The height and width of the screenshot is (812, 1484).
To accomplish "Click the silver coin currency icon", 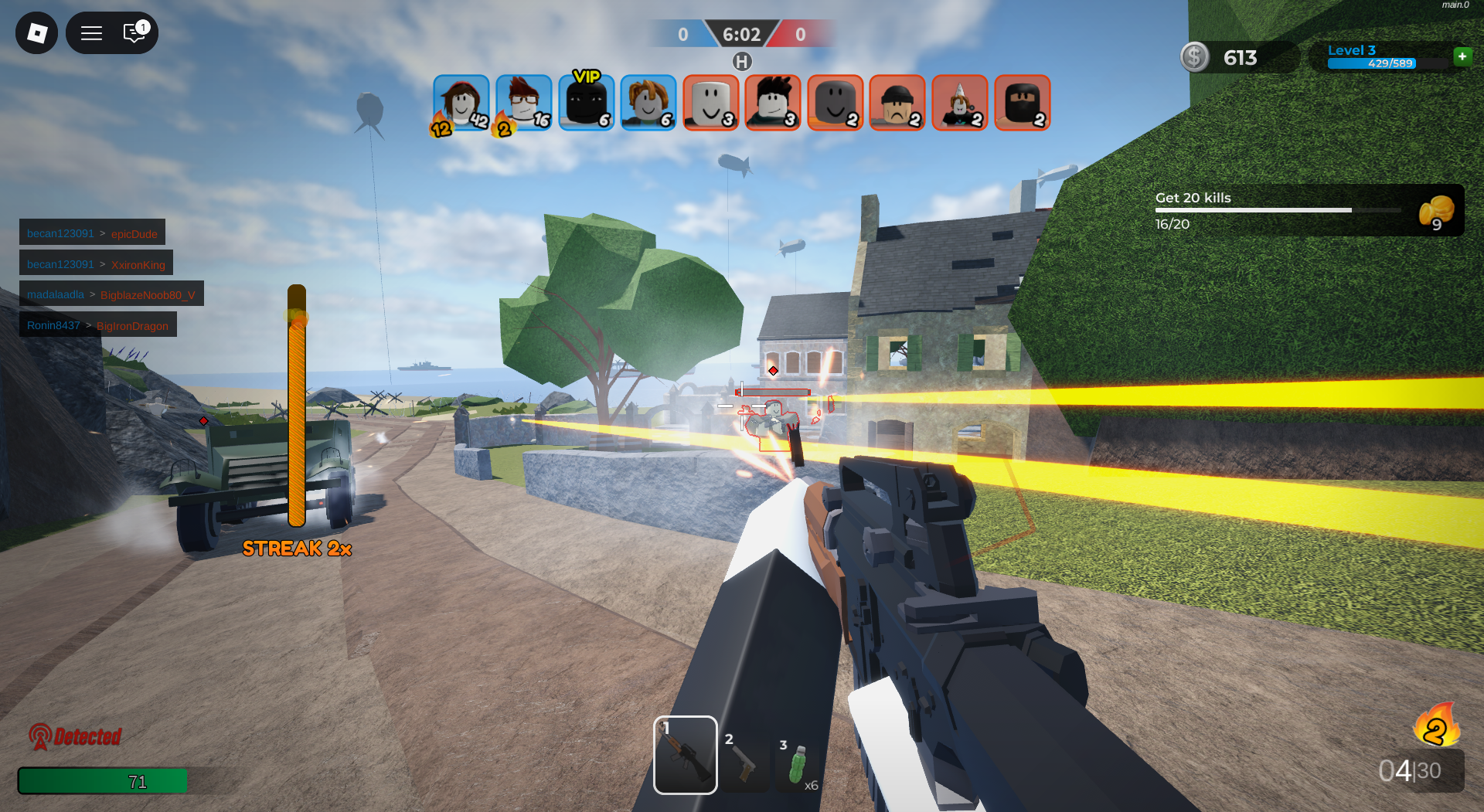I will tap(1194, 57).
